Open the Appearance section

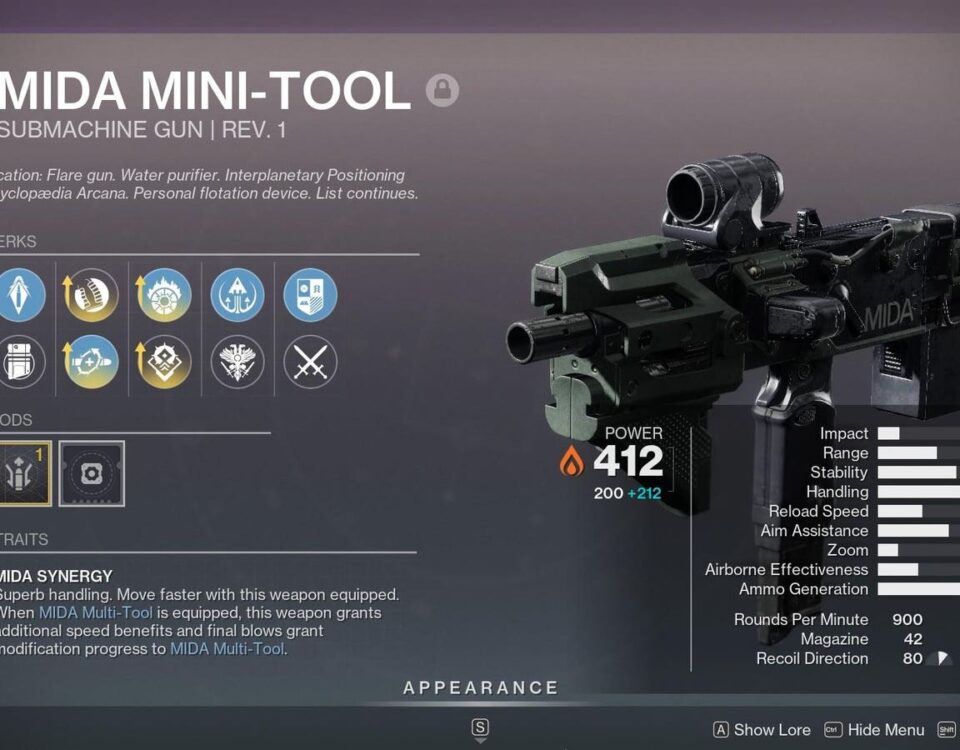pos(480,688)
